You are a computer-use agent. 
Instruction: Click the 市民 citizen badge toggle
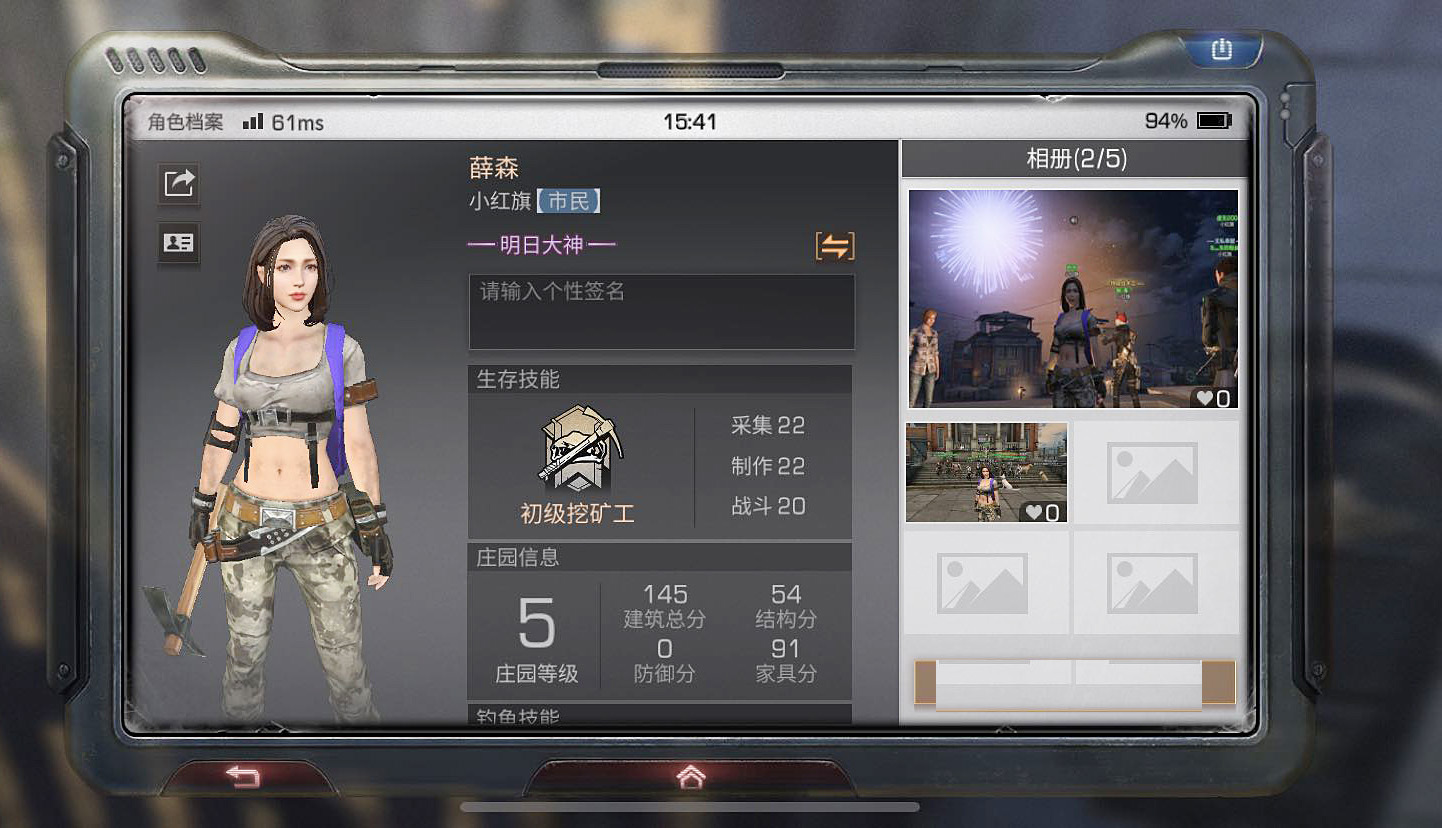coord(570,200)
